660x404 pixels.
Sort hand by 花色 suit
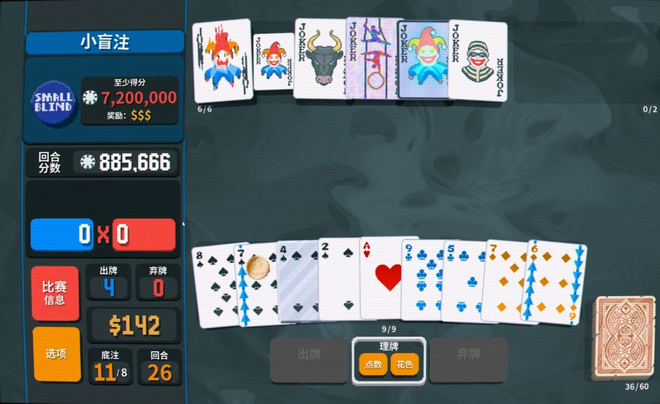pyautogui.click(x=405, y=366)
